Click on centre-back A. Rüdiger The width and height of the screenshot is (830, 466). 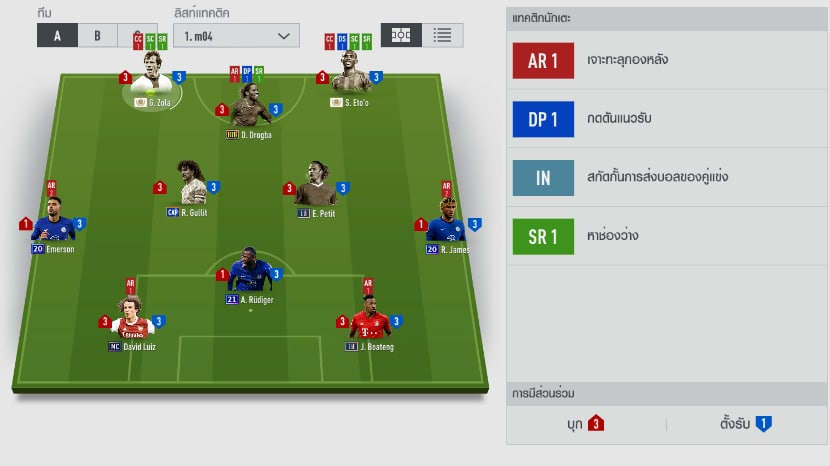[x=250, y=275]
